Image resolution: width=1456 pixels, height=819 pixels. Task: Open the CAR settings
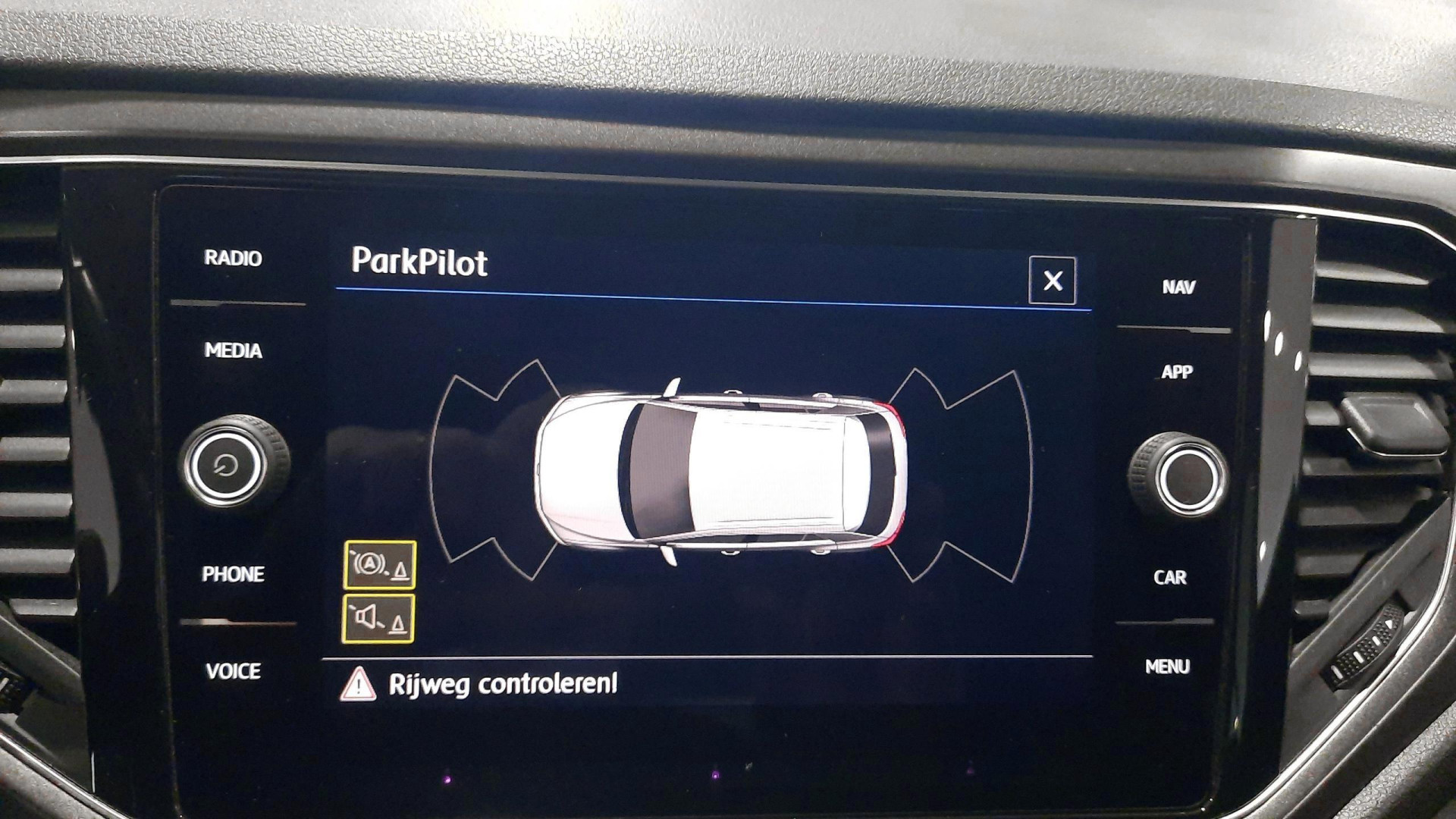[1169, 577]
